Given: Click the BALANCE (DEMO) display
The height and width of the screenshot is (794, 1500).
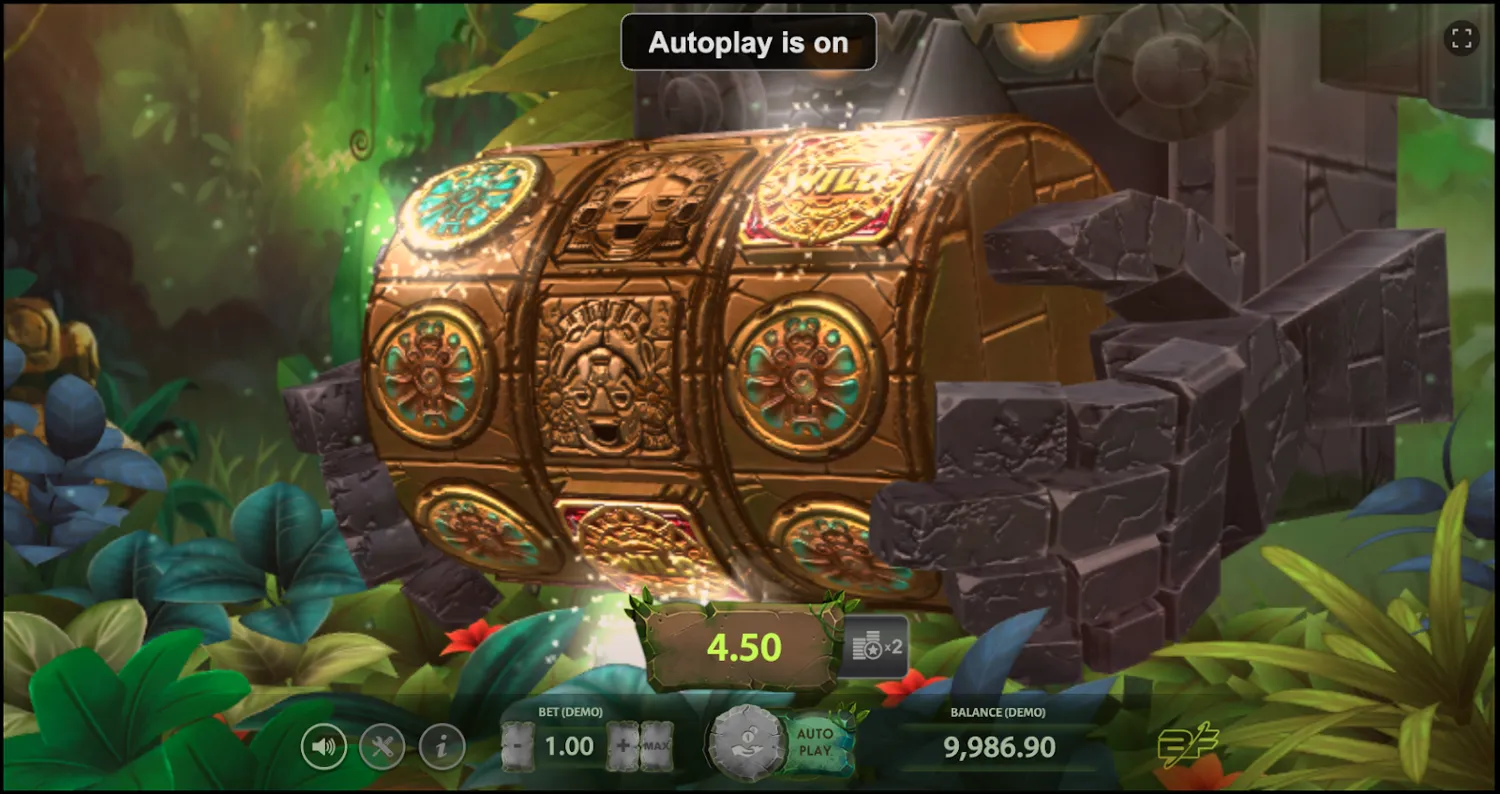Looking at the screenshot, I should click(x=996, y=746).
